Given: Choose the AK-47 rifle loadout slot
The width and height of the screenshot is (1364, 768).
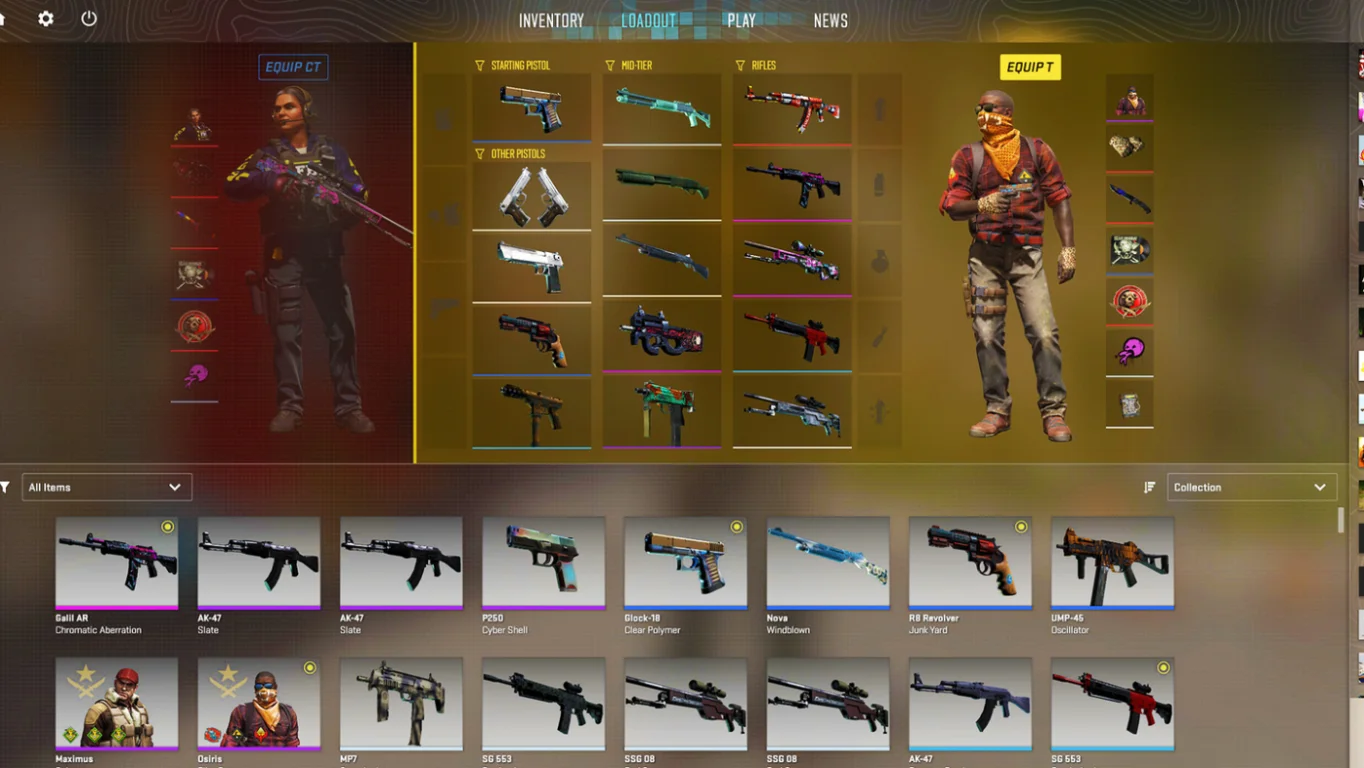Looking at the screenshot, I should (792, 108).
